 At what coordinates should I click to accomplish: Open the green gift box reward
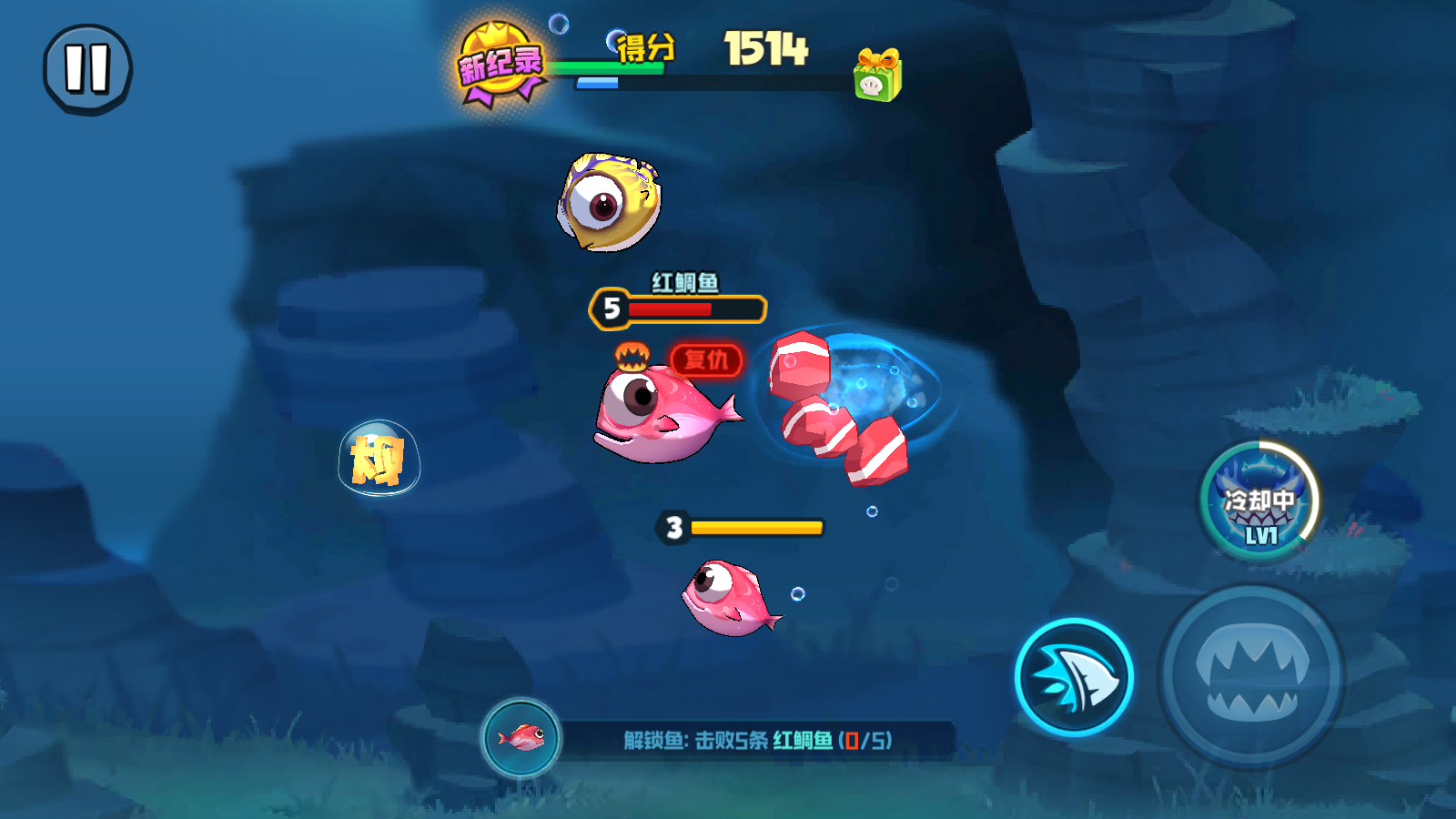point(877,76)
